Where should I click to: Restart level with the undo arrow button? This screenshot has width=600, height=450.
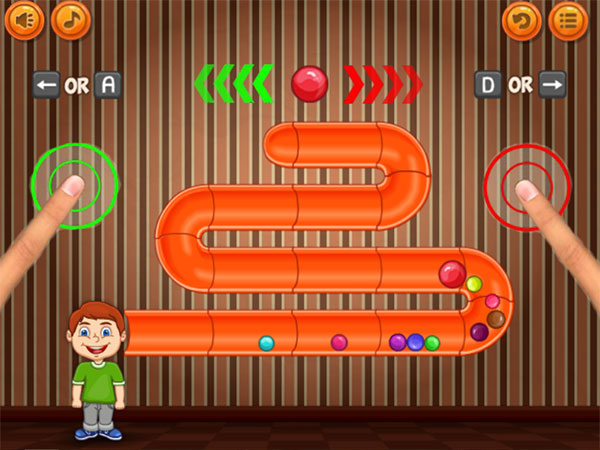click(521, 20)
